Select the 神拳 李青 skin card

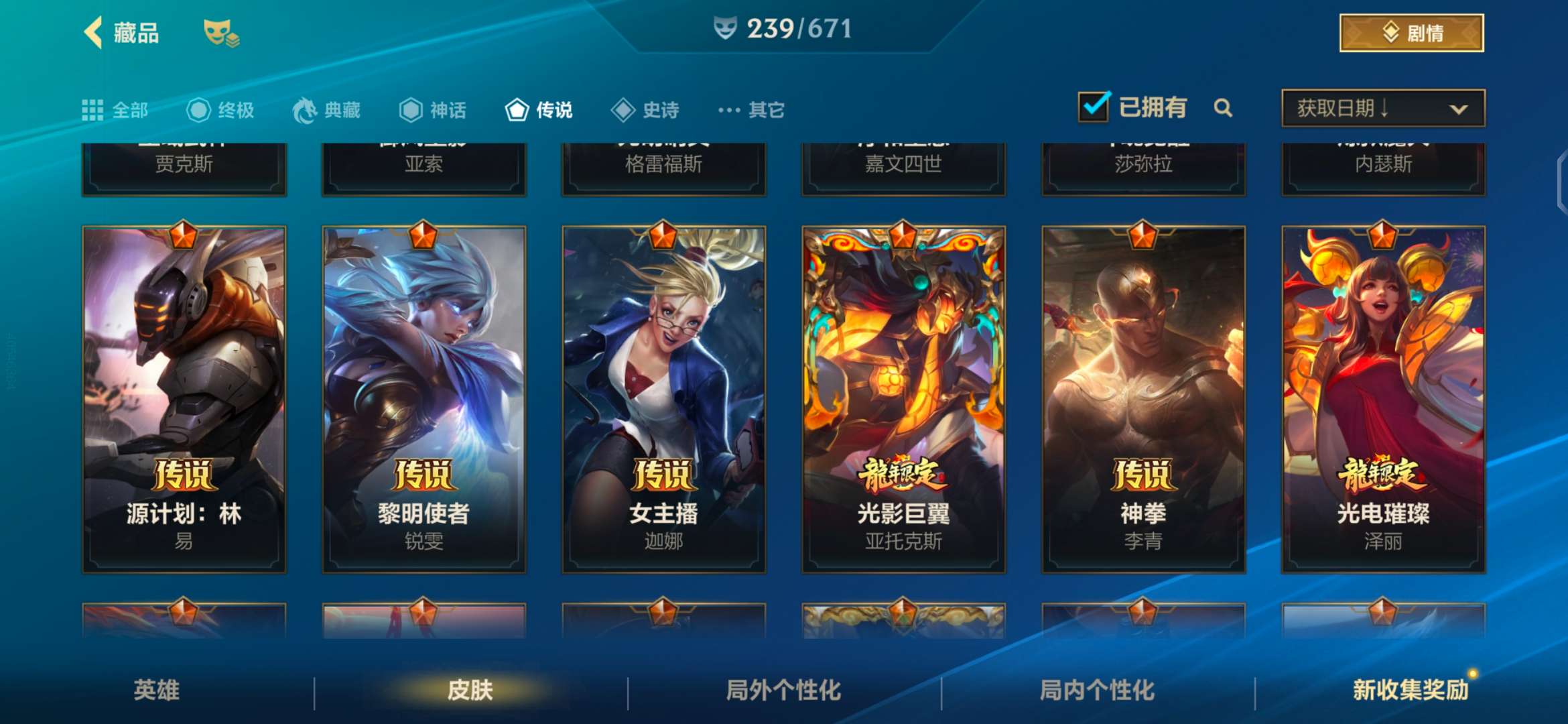click(1143, 399)
